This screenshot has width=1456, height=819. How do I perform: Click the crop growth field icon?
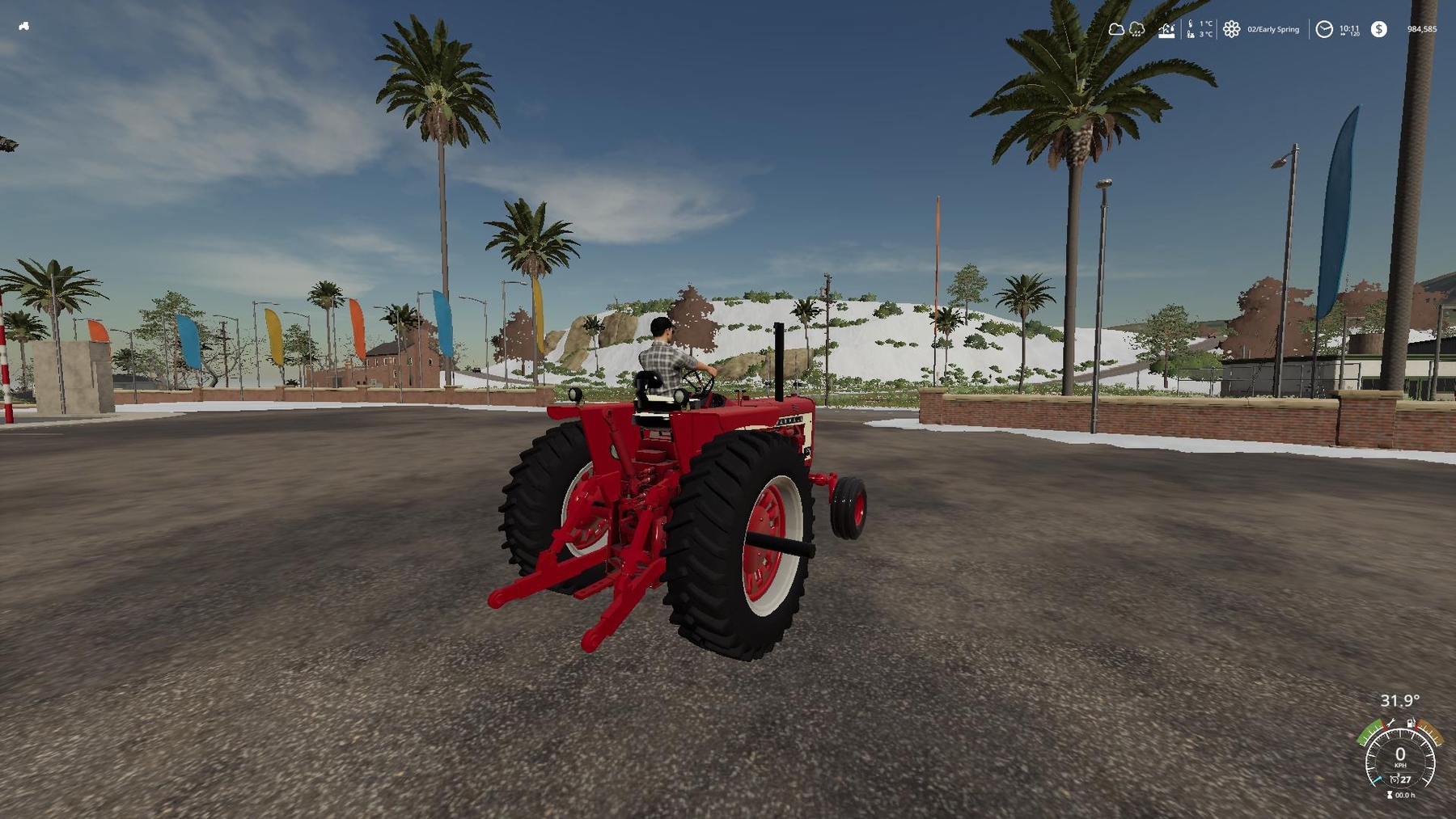pos(1168,32)
